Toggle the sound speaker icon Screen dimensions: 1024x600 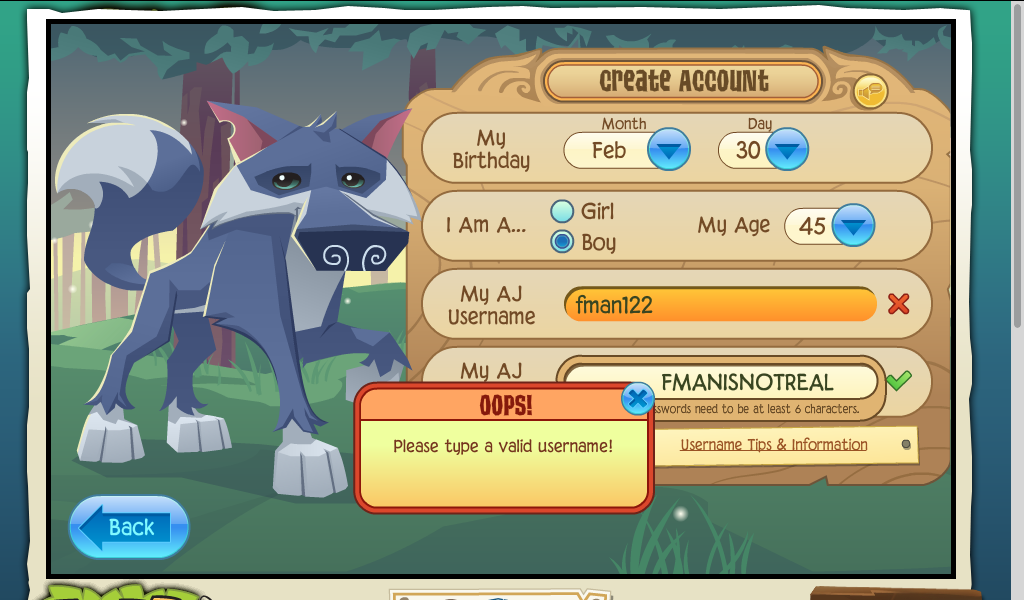870,93
